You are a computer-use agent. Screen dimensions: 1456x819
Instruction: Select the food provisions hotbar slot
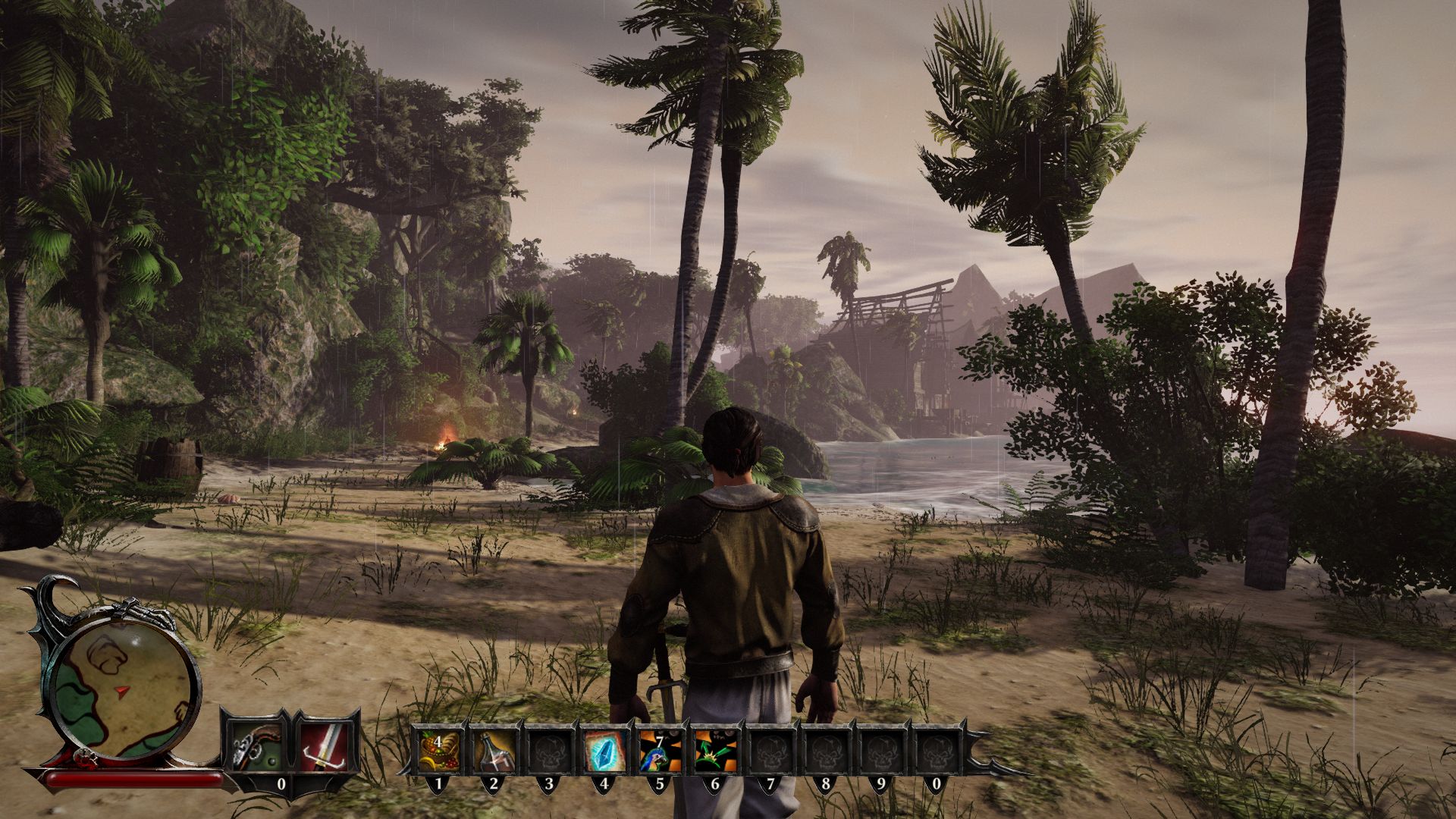pyautogui.click(x=439, y=751)
